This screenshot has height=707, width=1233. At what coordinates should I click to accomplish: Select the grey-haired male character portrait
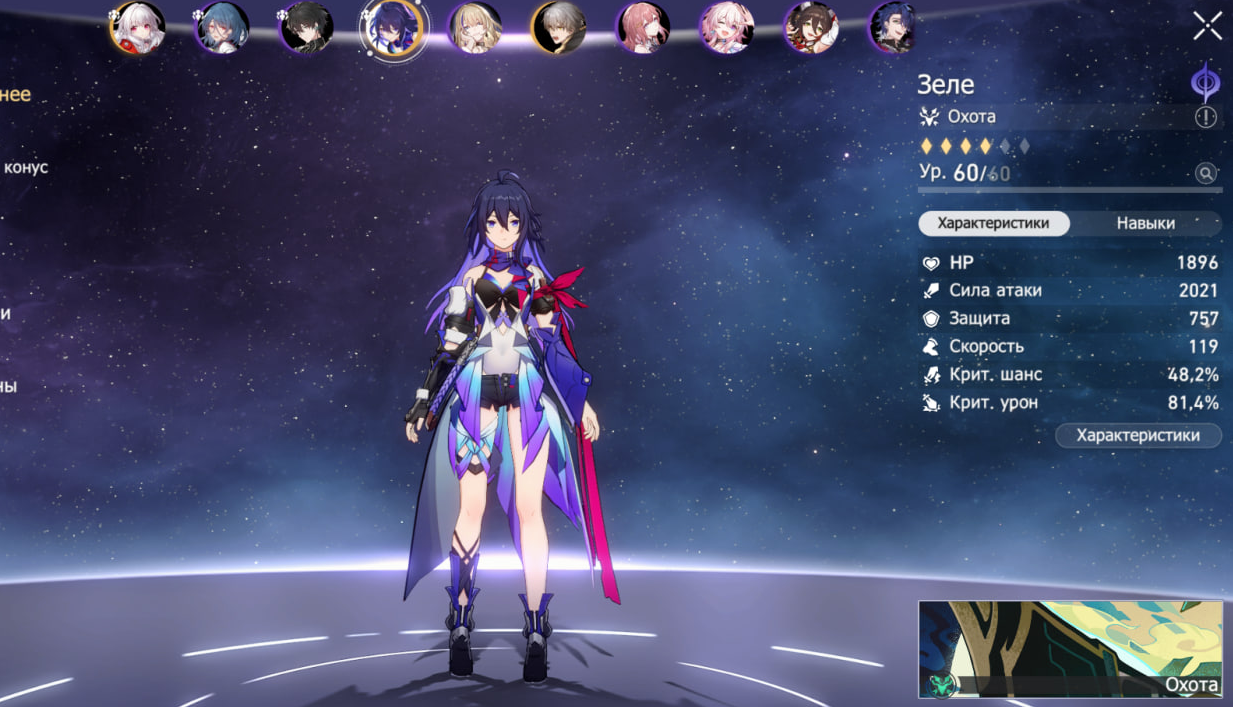click(x=559, y=28)
